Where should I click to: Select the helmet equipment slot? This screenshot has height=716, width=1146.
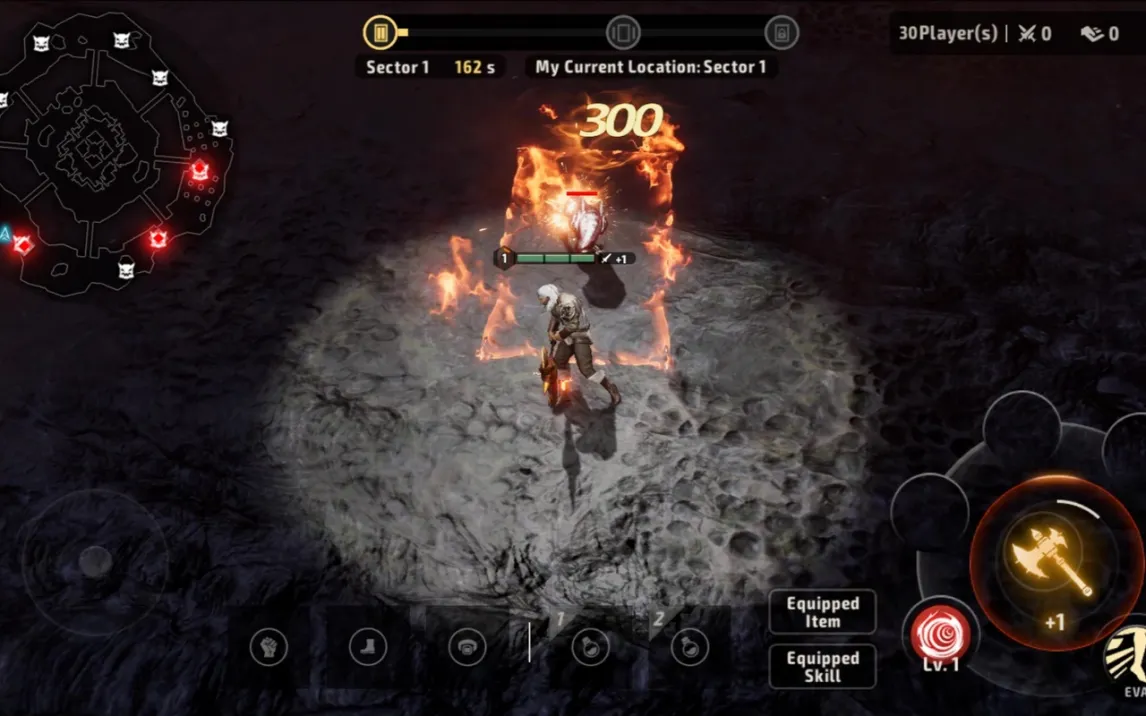[467, 647]
